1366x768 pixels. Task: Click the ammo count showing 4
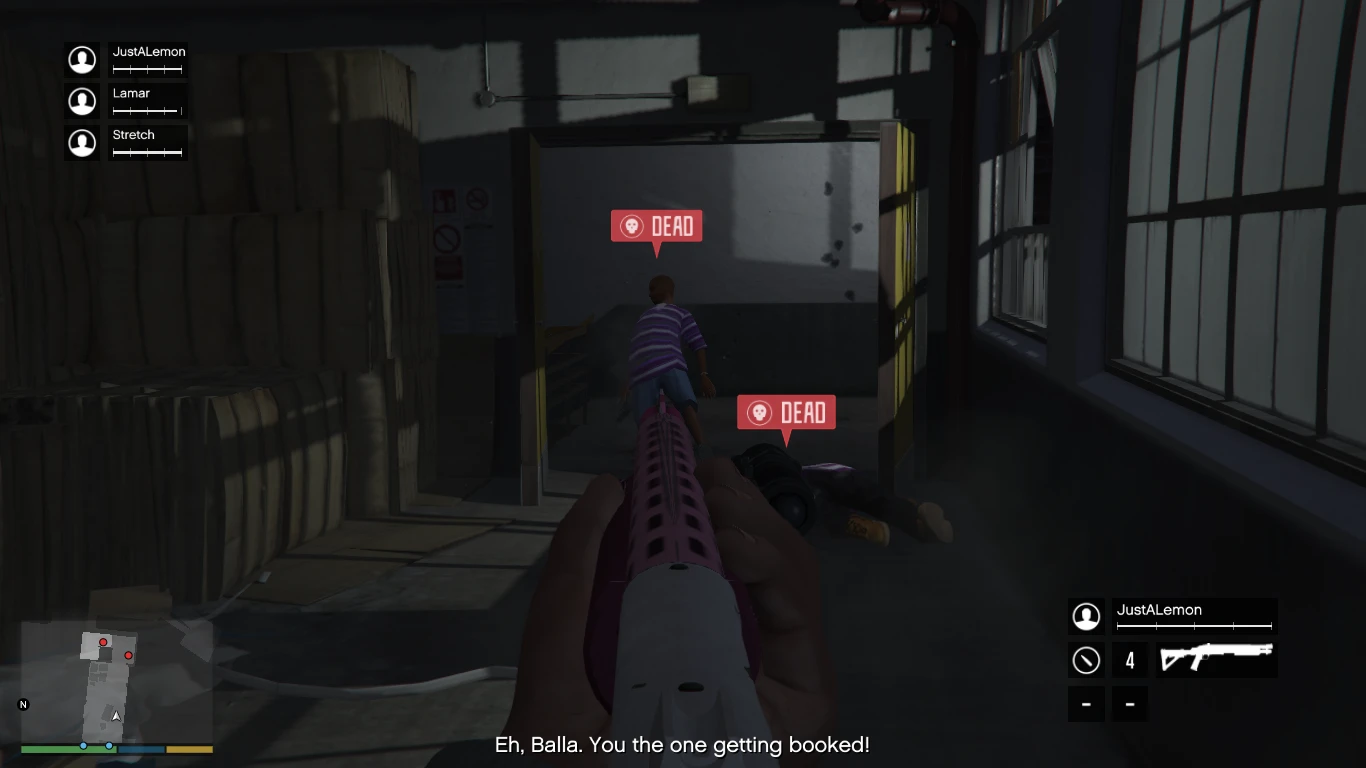click(x=1130, y=660)
